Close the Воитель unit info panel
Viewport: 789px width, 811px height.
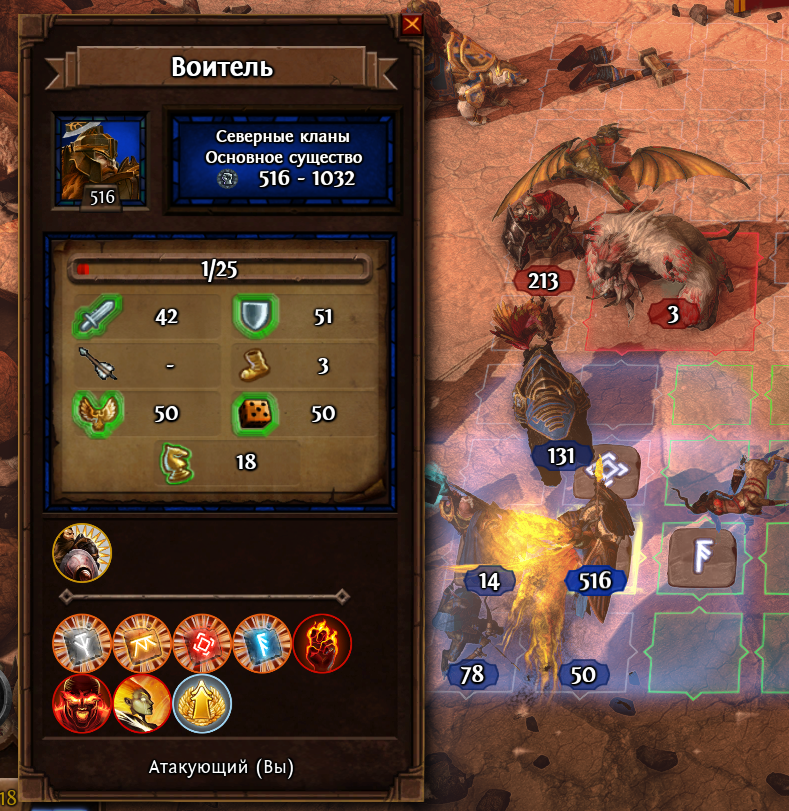tap(410, 24)
